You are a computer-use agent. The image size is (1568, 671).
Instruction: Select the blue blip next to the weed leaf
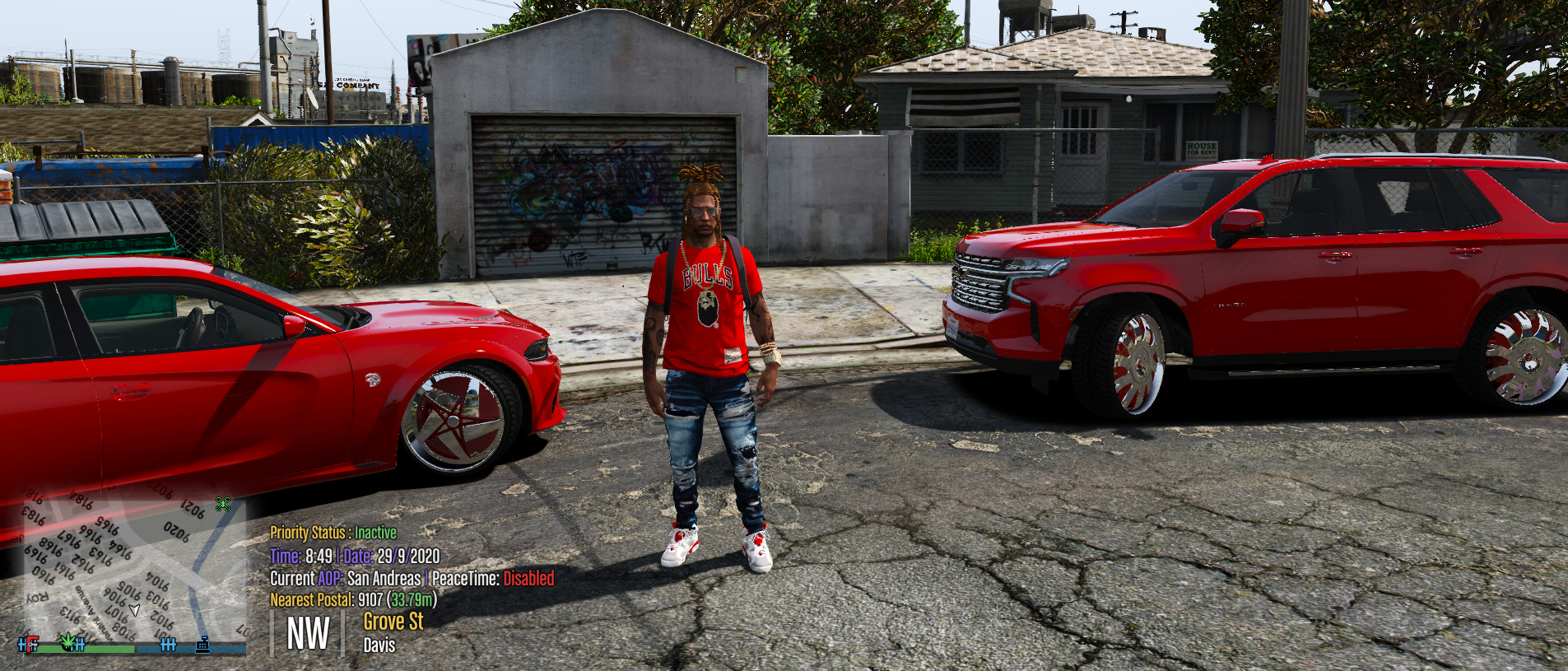pos(81,645)
